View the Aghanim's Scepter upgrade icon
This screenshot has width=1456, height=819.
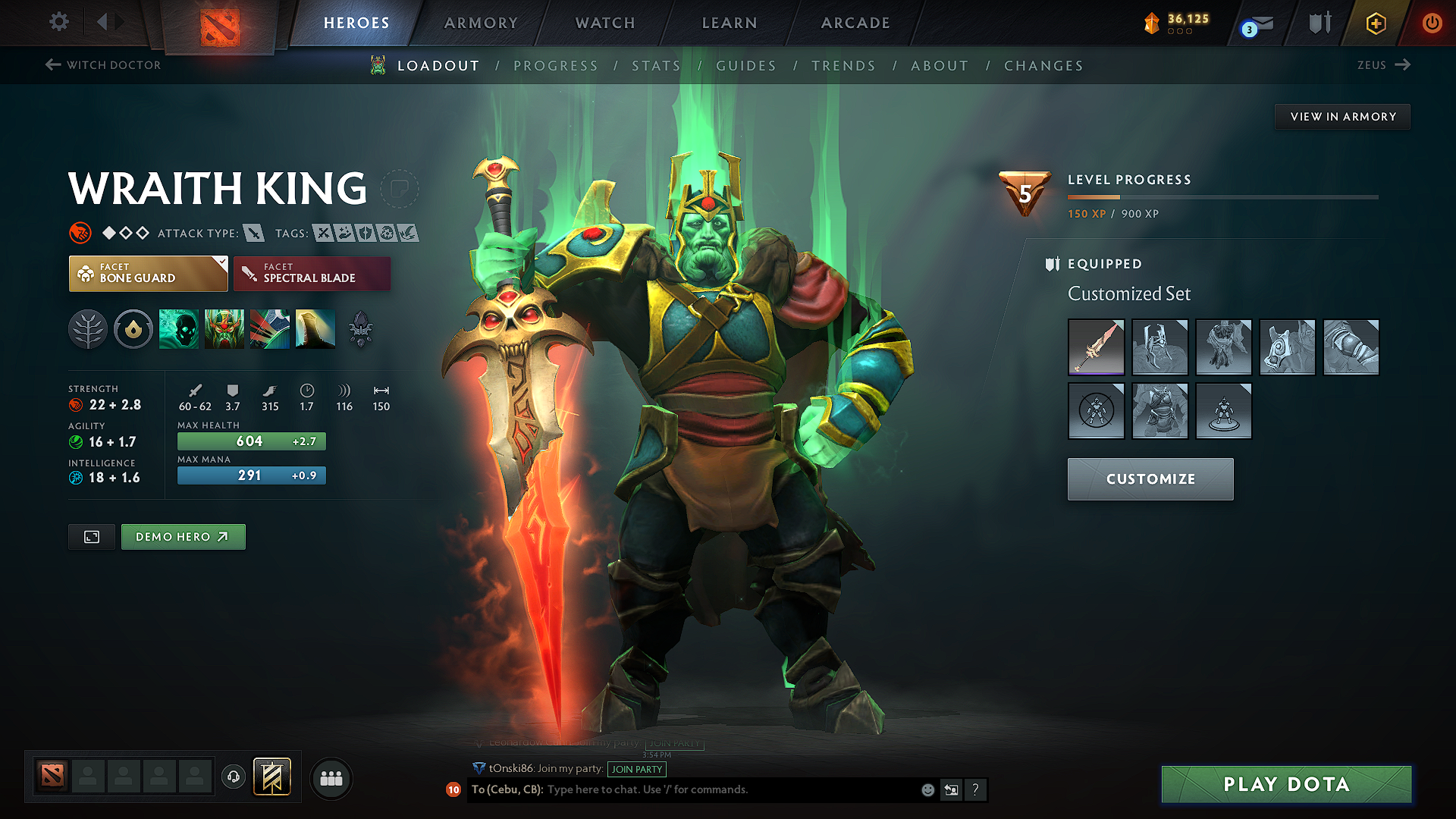pos(361,329)
